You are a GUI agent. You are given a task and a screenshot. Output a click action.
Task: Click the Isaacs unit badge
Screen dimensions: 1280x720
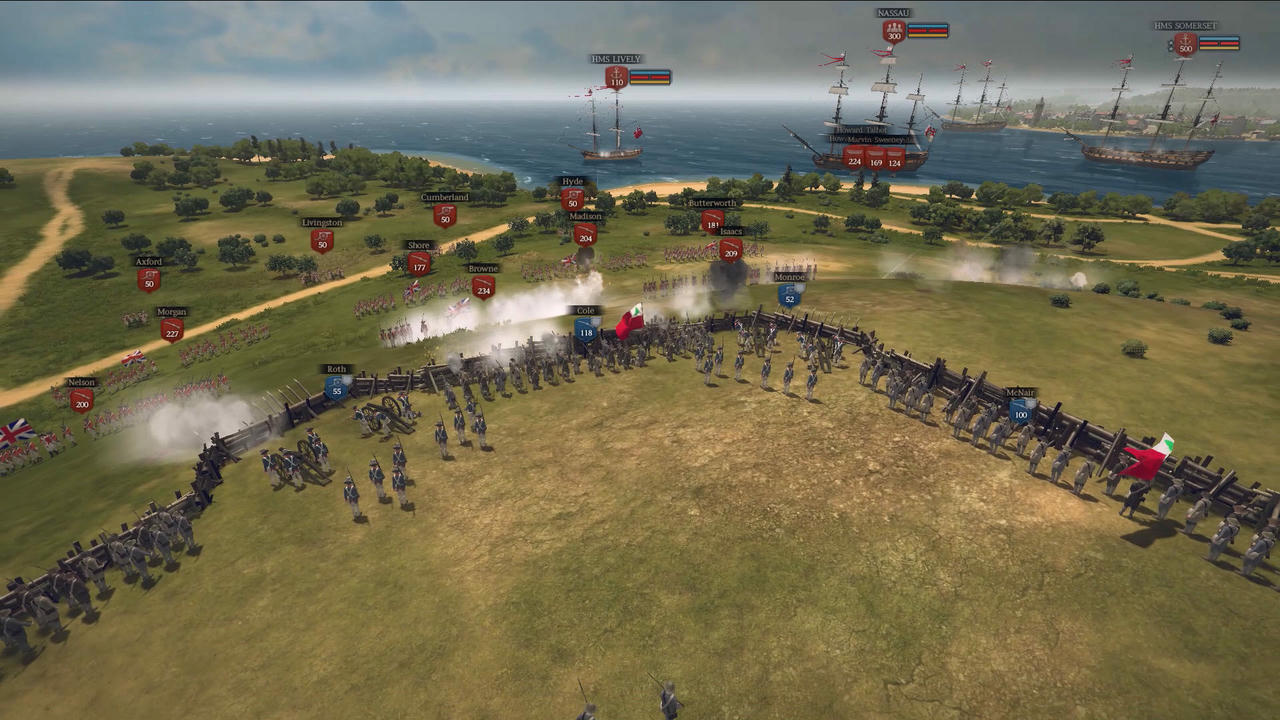click(x=730, y=249)
